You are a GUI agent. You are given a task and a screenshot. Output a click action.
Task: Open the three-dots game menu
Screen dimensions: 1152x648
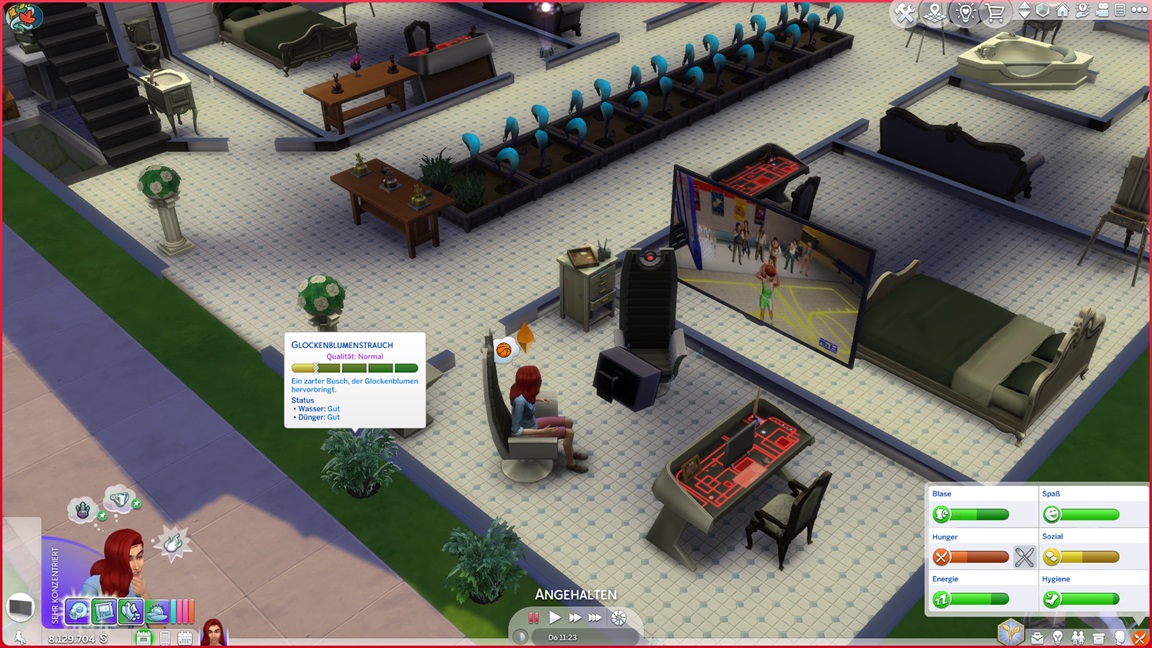(x=1139, y=11)
